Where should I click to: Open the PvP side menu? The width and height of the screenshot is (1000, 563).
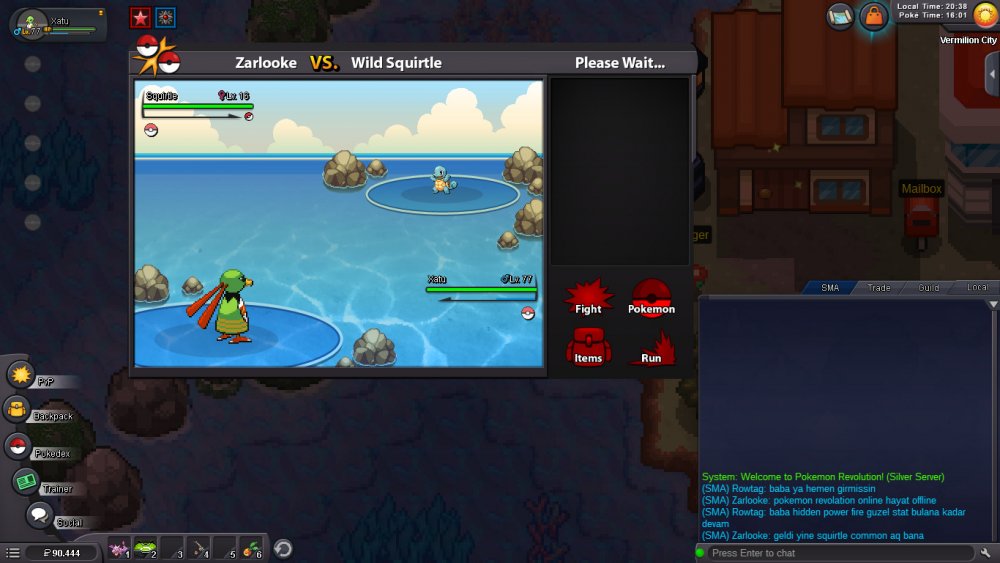[x=21, y=375]
